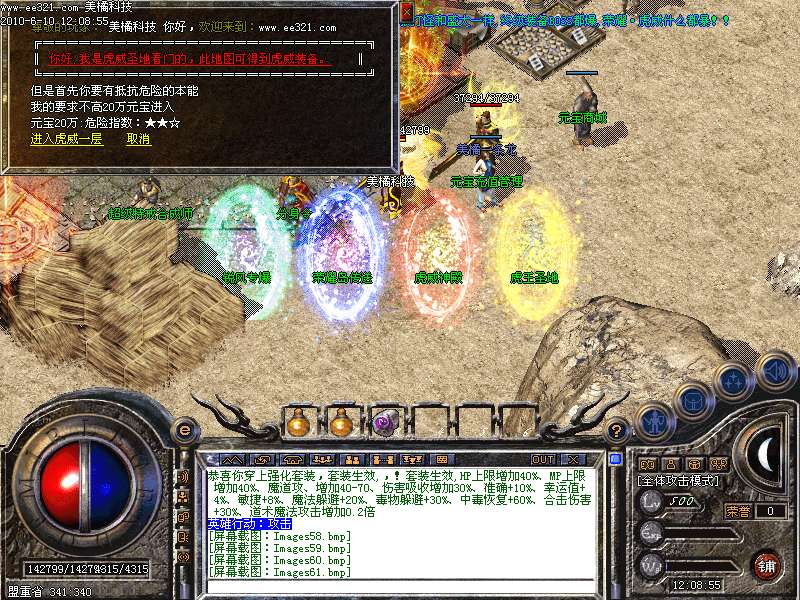
Task: Toggle sound with the speaker button
Action: pyautogui.click(x=774, y=371)
